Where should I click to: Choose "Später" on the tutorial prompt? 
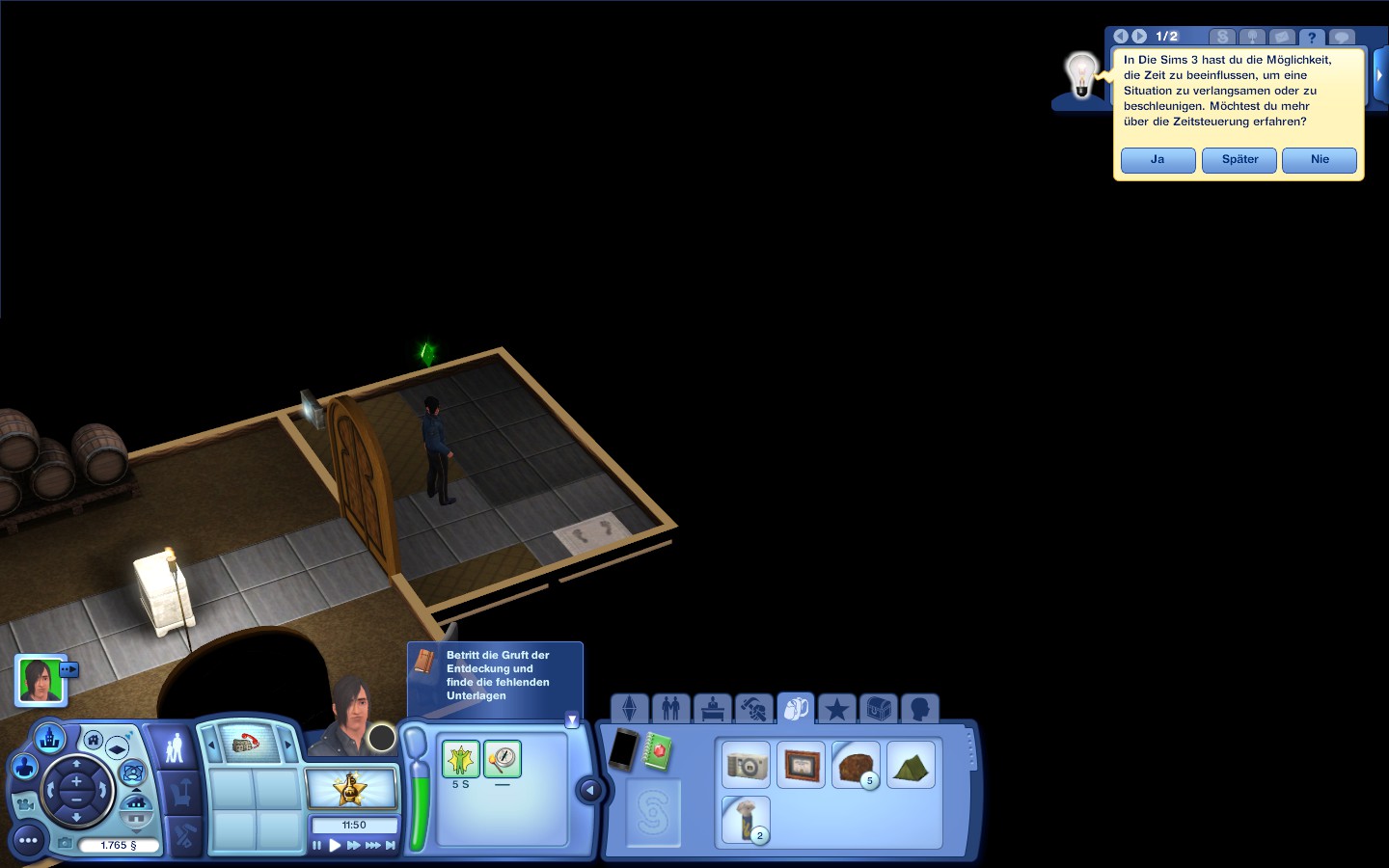point(1239,160)
